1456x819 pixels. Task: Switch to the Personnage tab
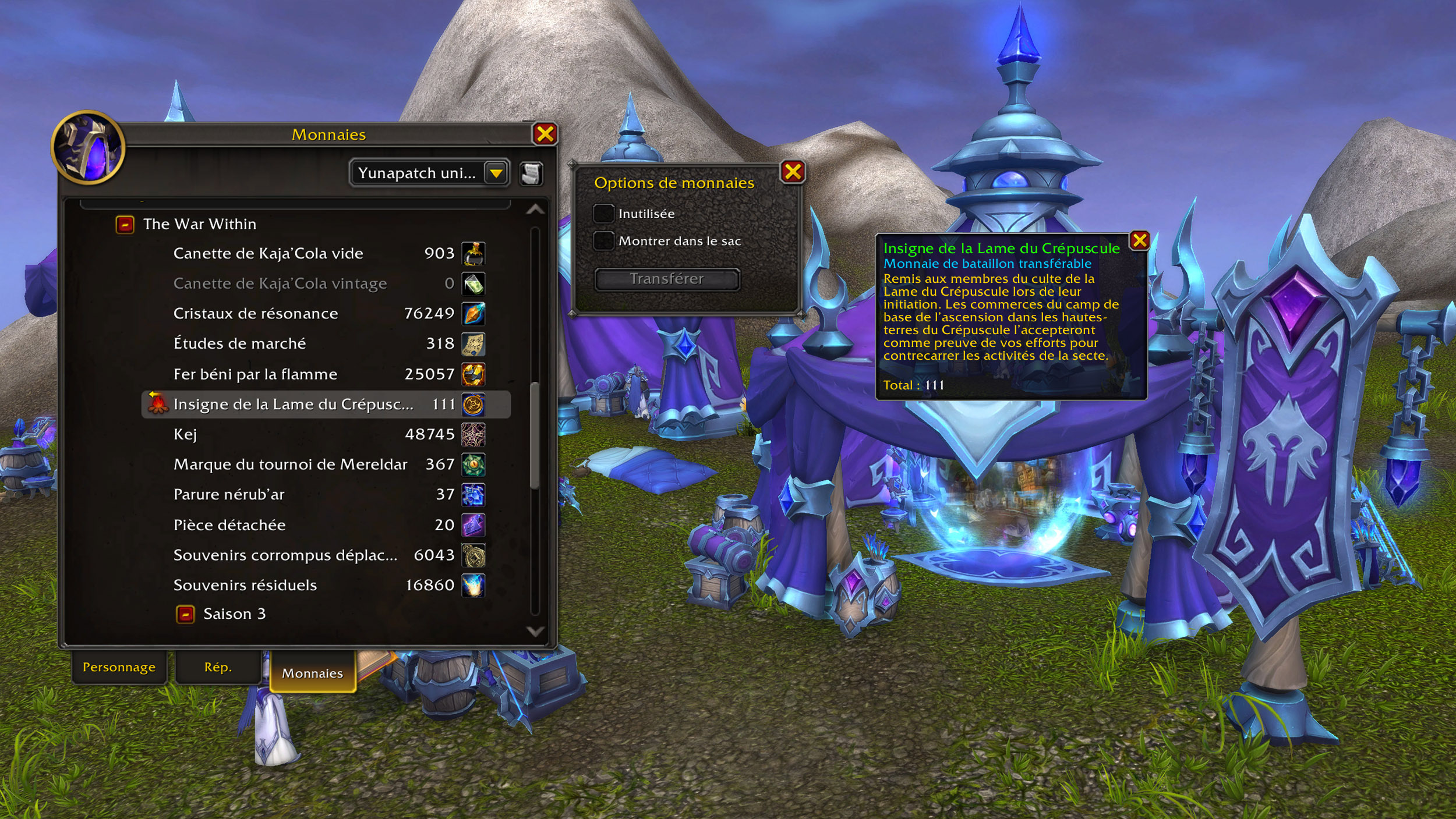tap(119, 668)
